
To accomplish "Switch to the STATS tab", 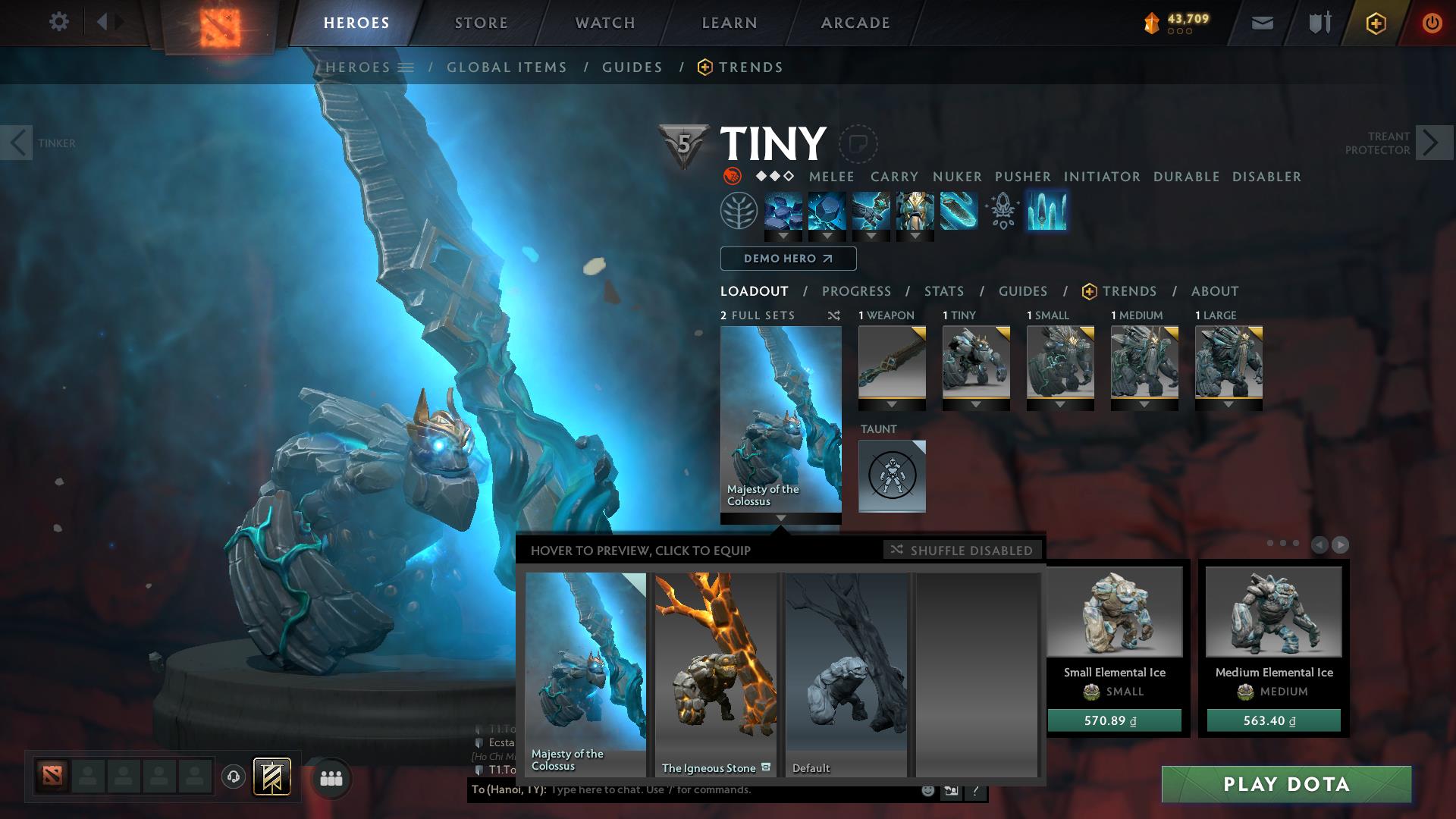I will [x=943, y=291].
